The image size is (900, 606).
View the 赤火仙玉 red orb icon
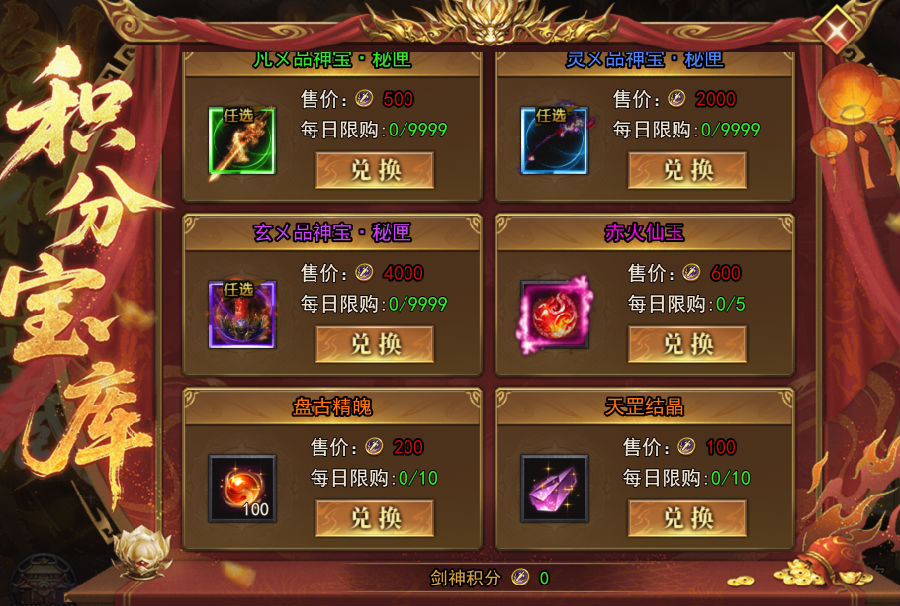554,315
